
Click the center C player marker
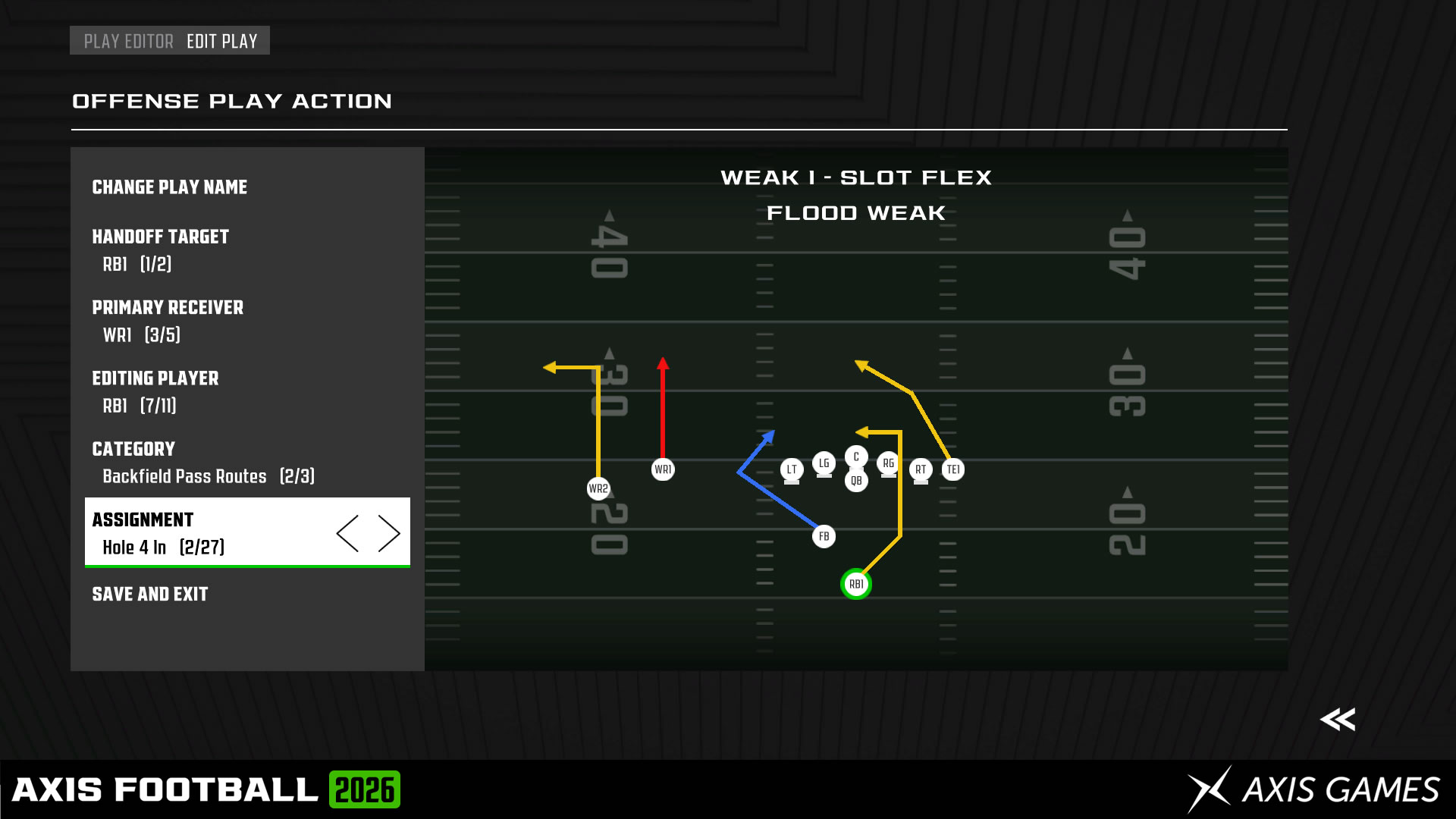click(855, 456)
